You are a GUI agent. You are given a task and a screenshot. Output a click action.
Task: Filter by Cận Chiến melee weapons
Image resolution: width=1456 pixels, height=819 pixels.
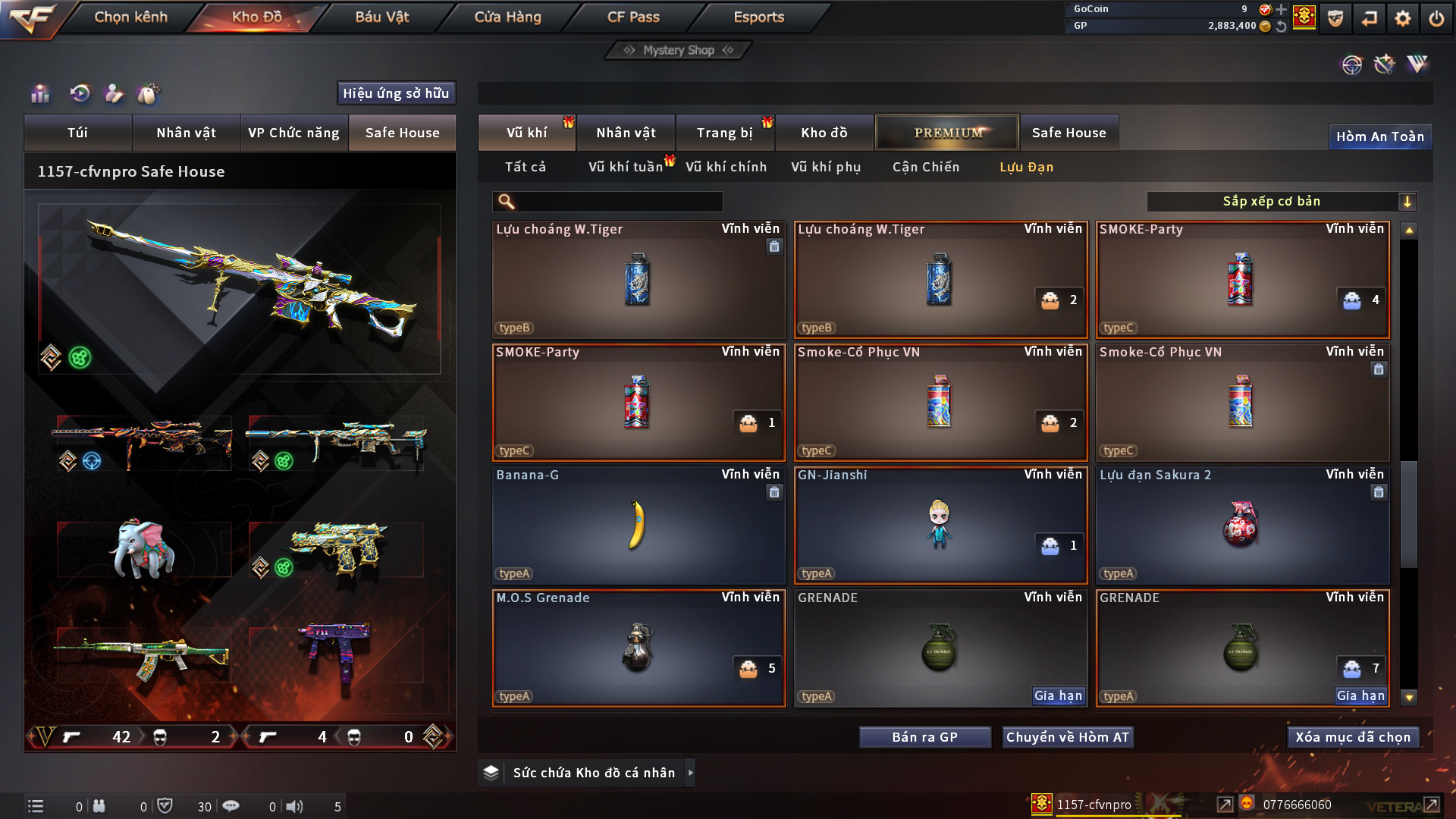[925, 167]
